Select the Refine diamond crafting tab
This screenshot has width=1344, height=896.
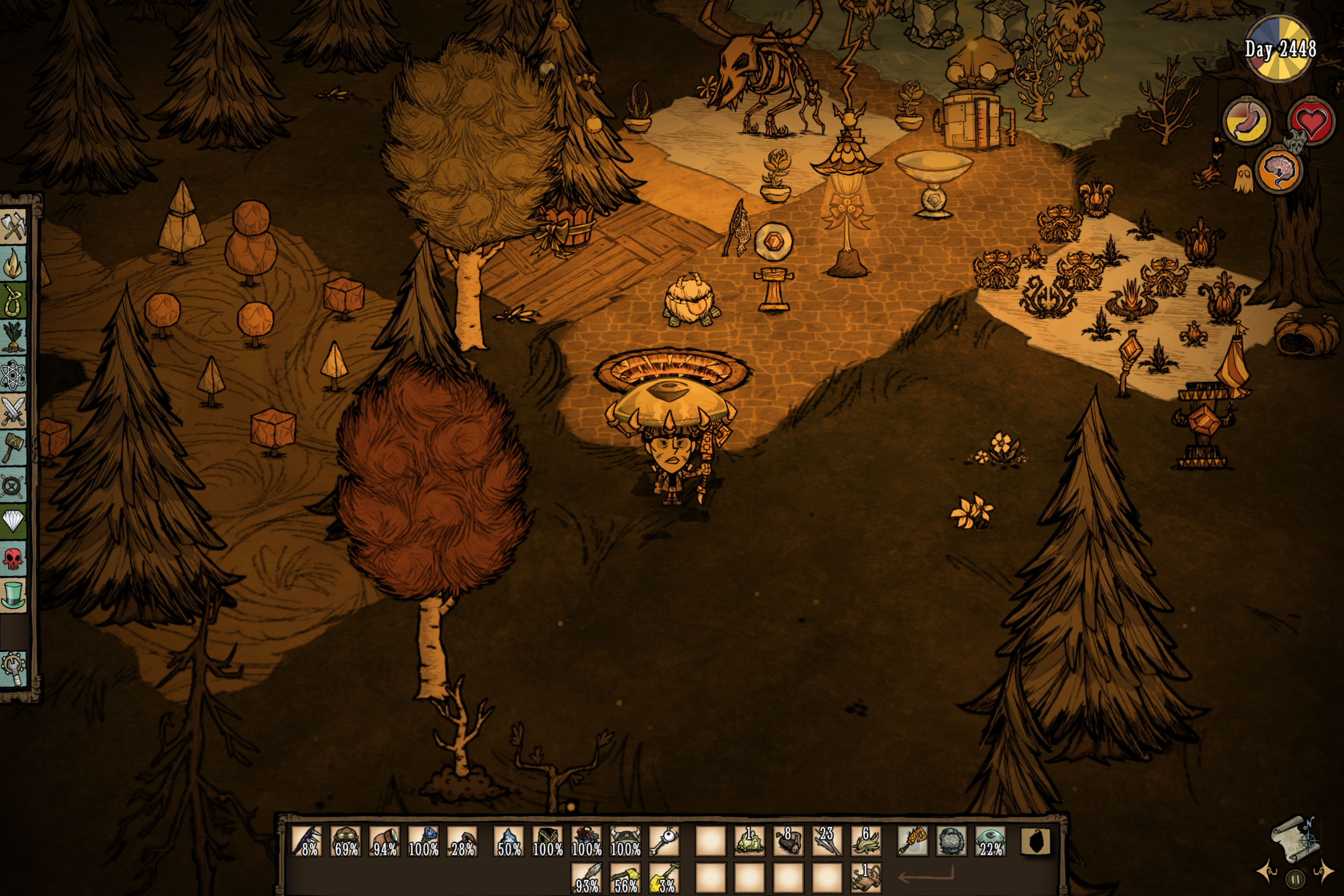point(13,521)
